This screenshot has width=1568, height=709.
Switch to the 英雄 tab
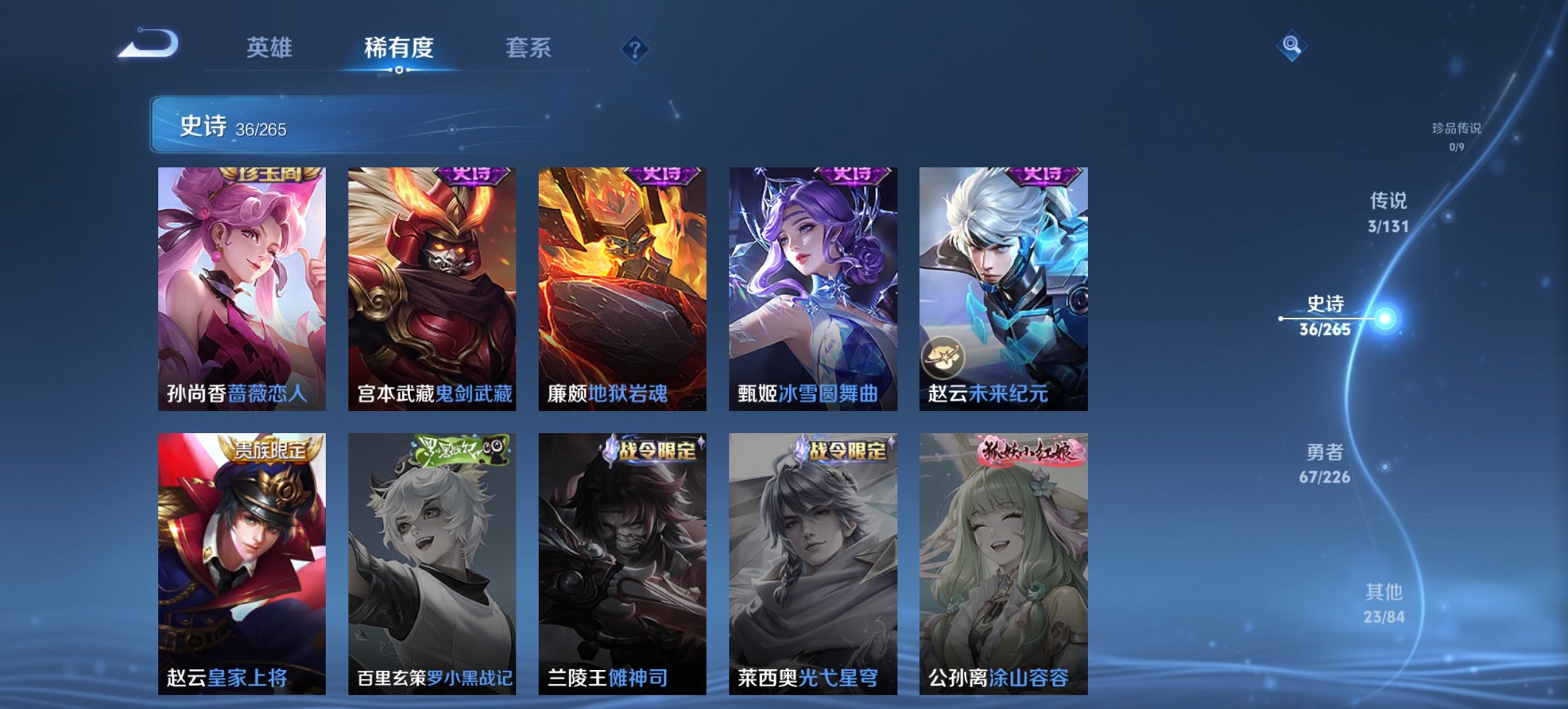[272, 48]
